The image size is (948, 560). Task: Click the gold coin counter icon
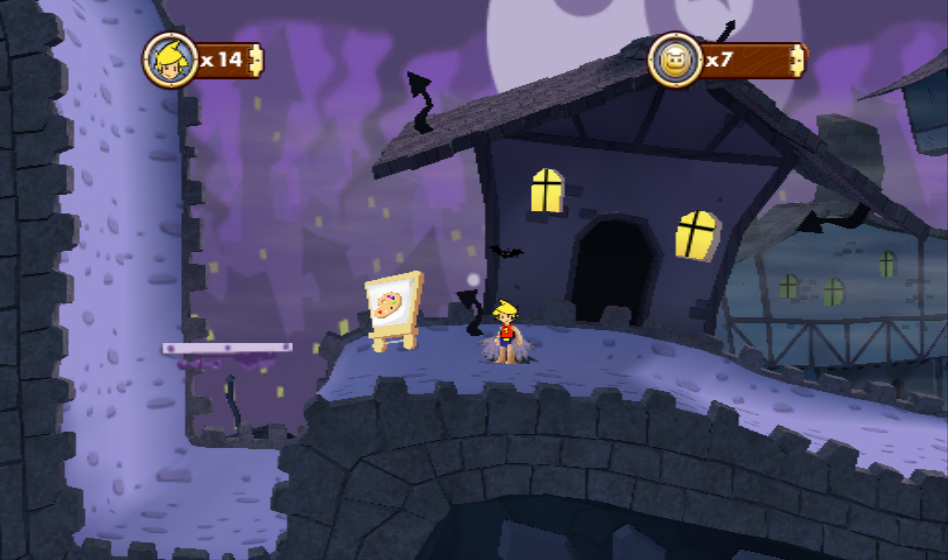674,60
